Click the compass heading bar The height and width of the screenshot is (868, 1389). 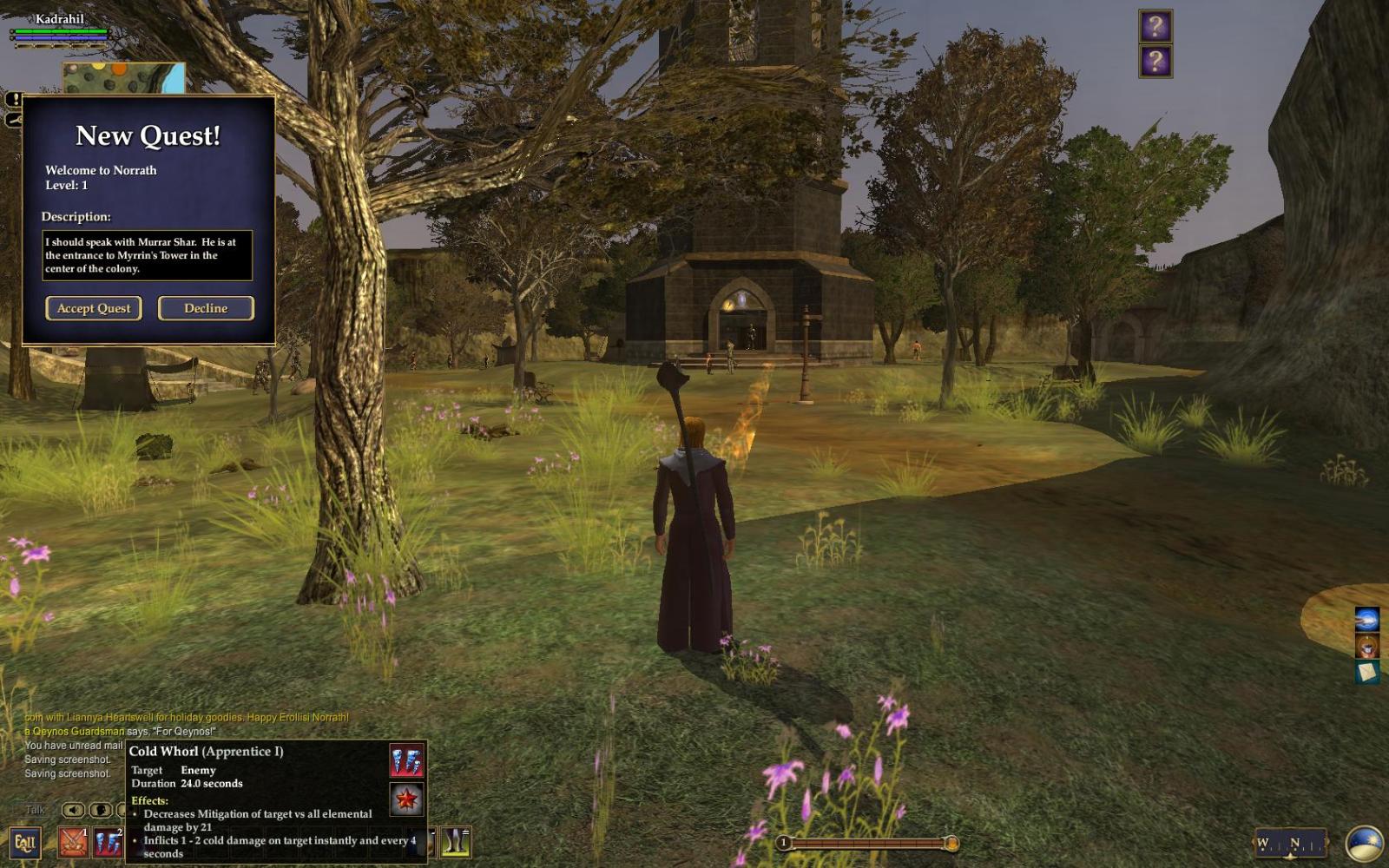[x=1289, y=843]
